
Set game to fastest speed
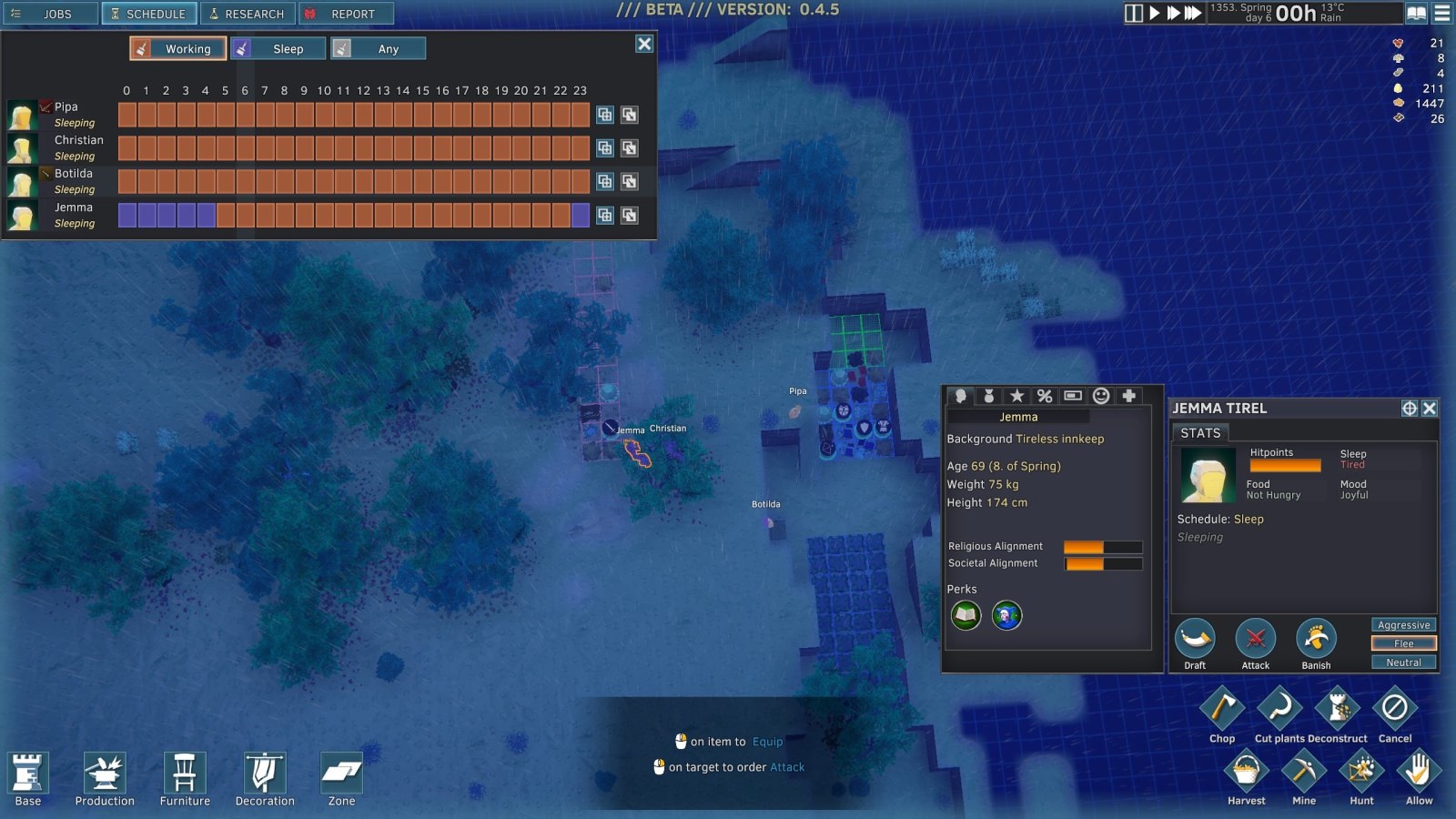[x=1193, y=14]
